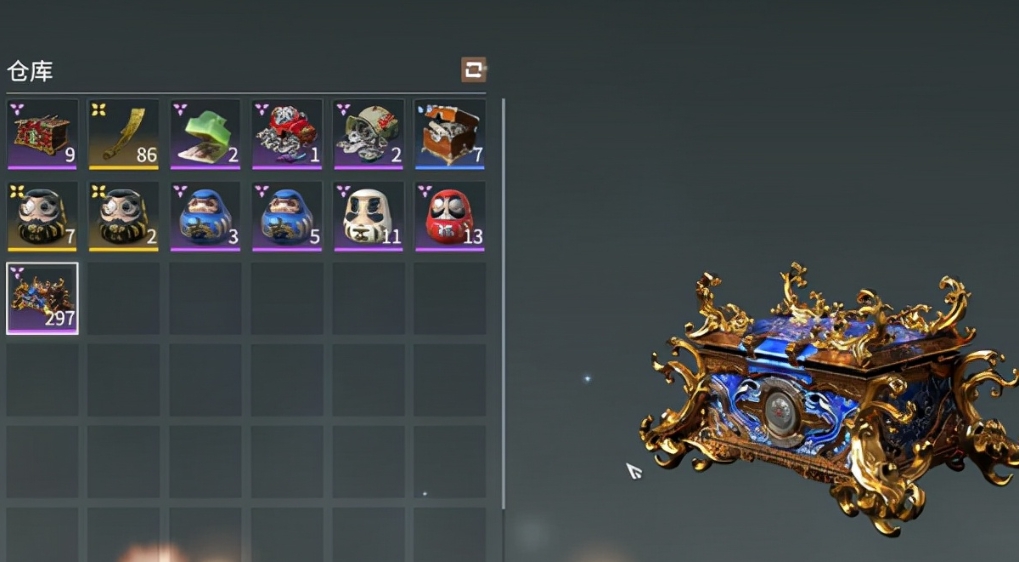This screenshot has width=1019, height=562.
Task: Select the red chest stack of 9
Action: 42,133
